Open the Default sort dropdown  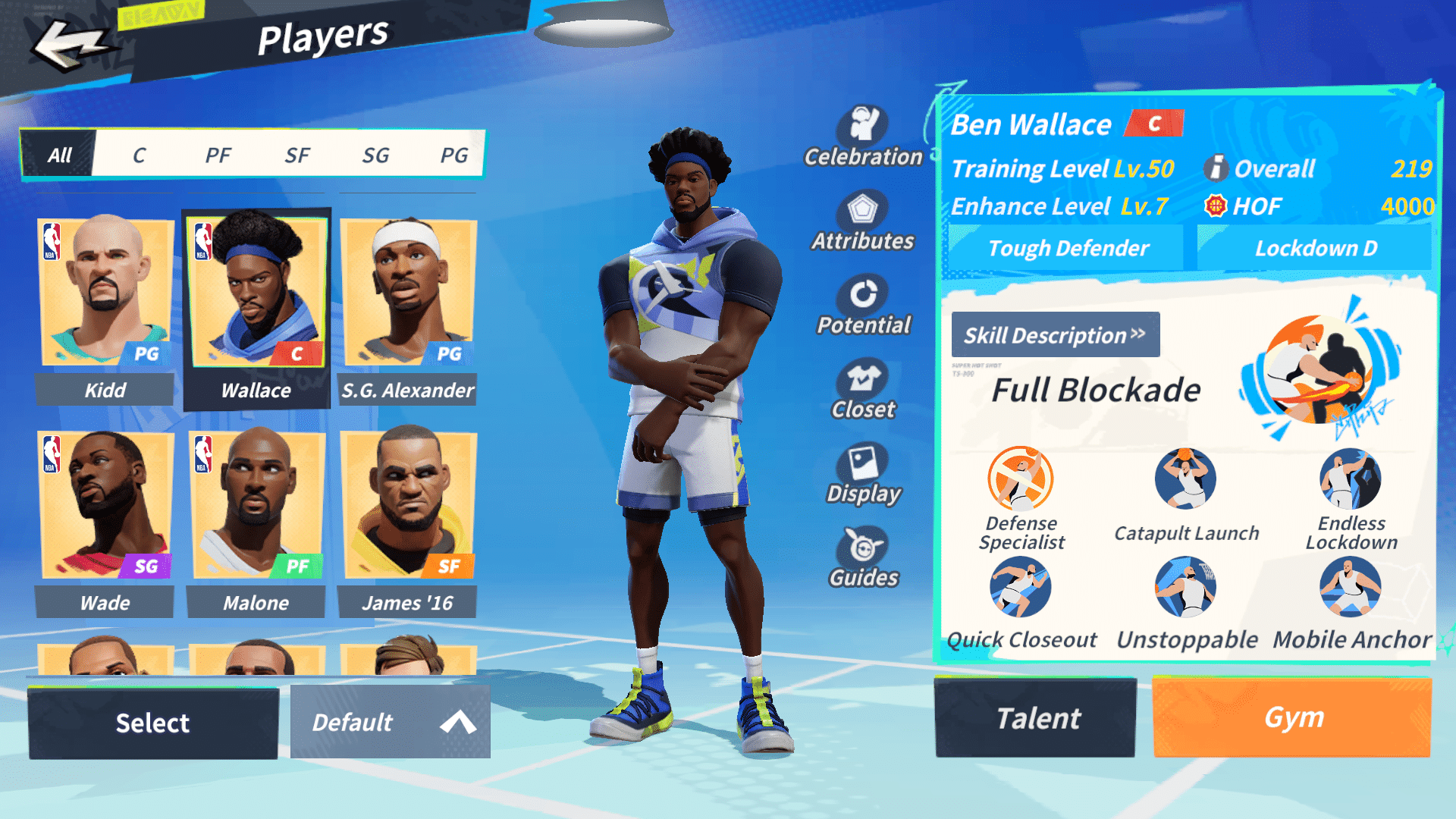pyautogui.click(x=390, y=723)
